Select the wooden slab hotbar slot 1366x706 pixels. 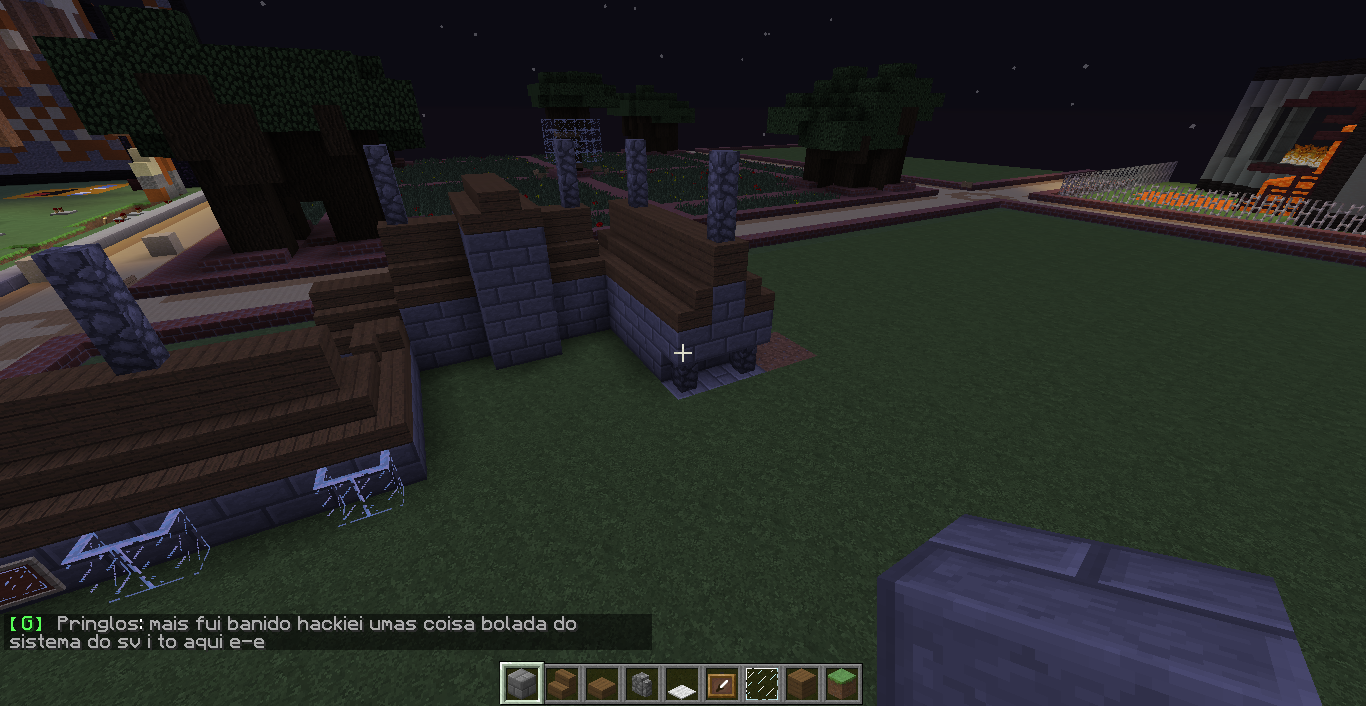(x=601, y=684)
